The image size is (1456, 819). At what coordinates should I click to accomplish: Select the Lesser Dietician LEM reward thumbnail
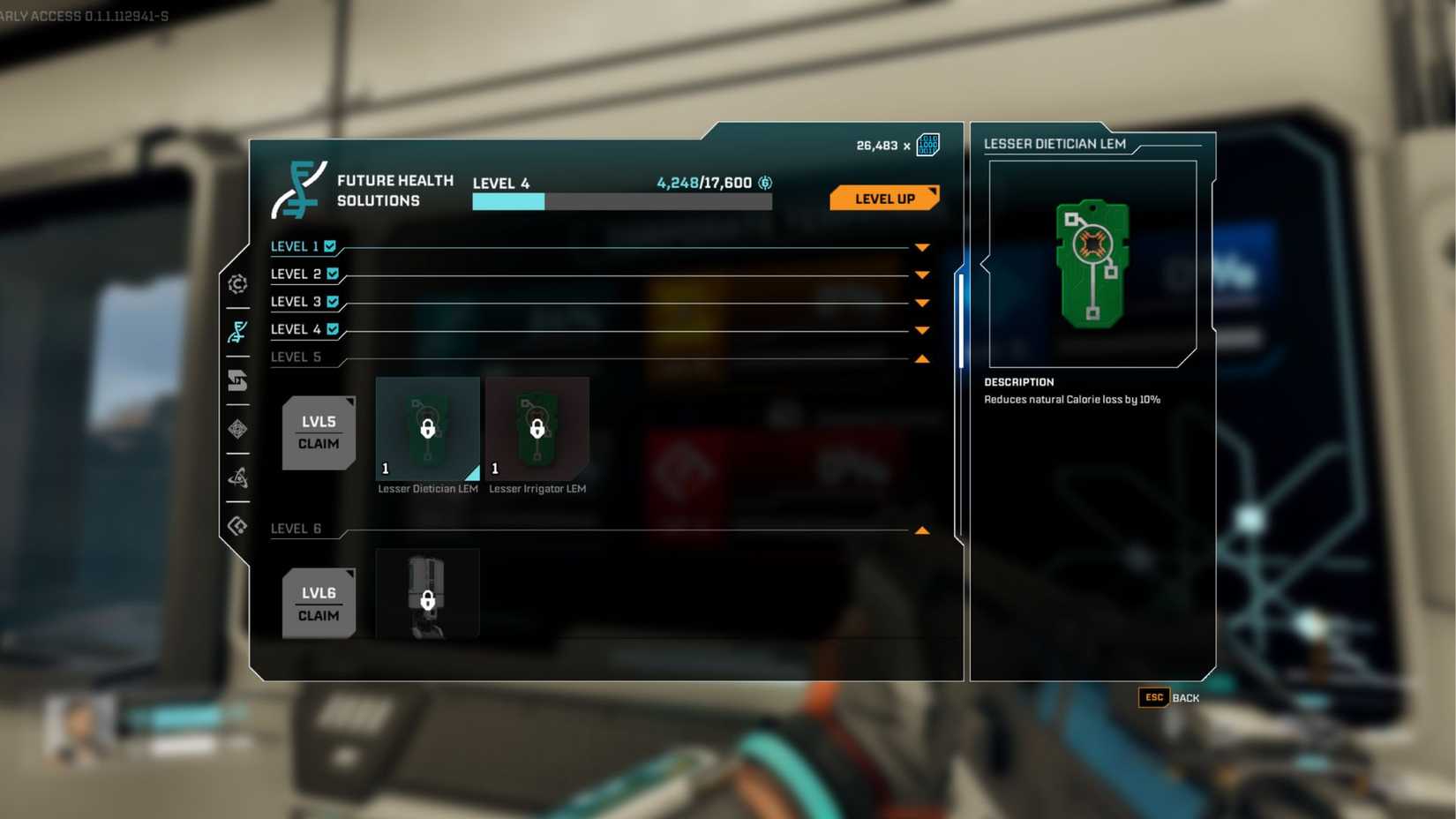427,430
